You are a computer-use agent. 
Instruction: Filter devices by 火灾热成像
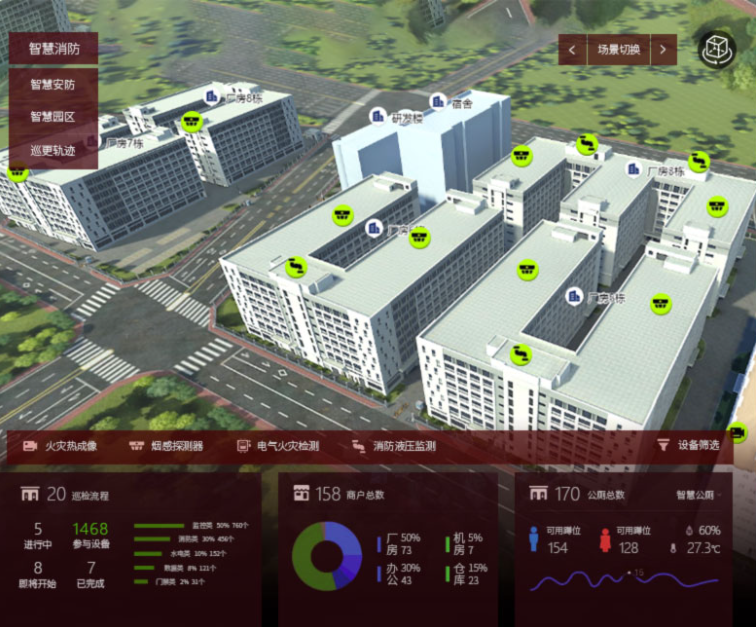click(x=60, y=446)
